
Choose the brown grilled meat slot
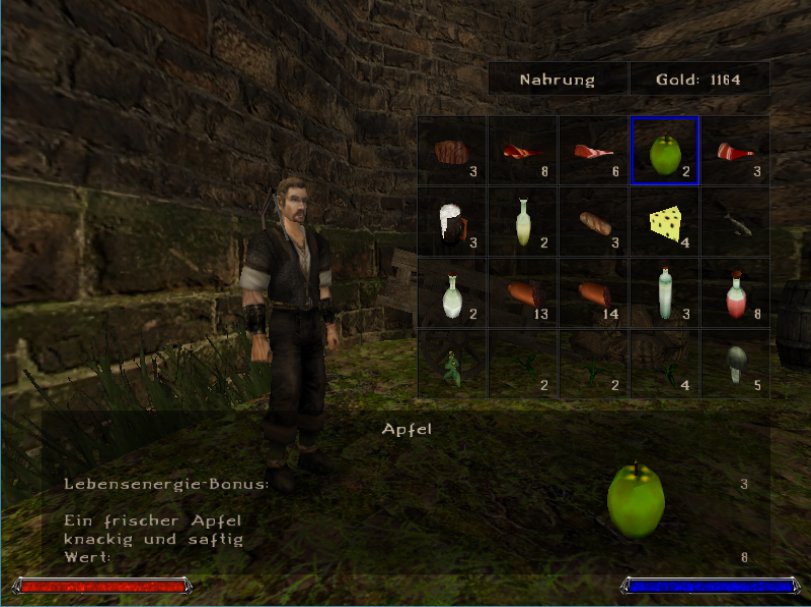tap(452, 151)
